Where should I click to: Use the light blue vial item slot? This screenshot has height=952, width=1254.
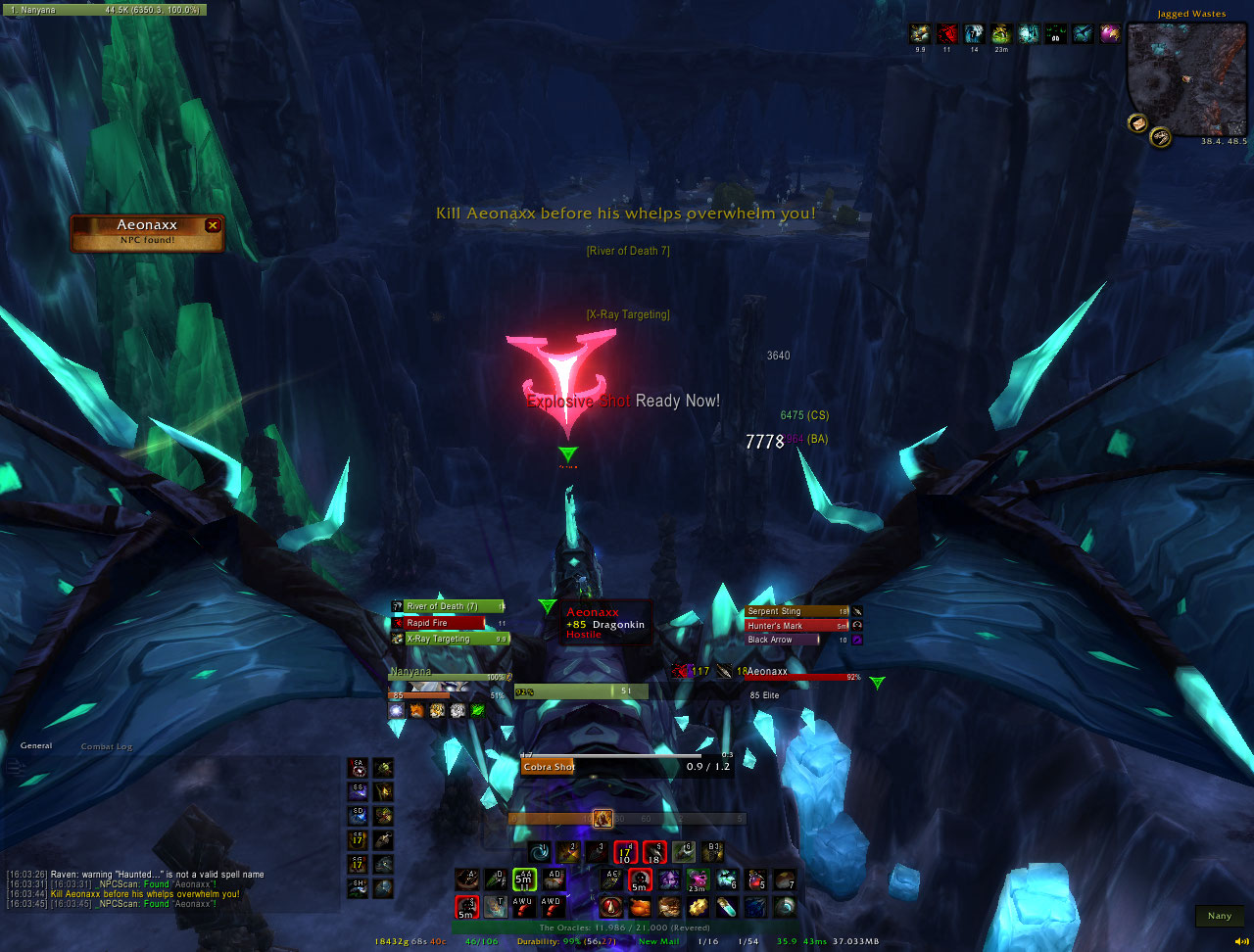[x=727, y=907]
